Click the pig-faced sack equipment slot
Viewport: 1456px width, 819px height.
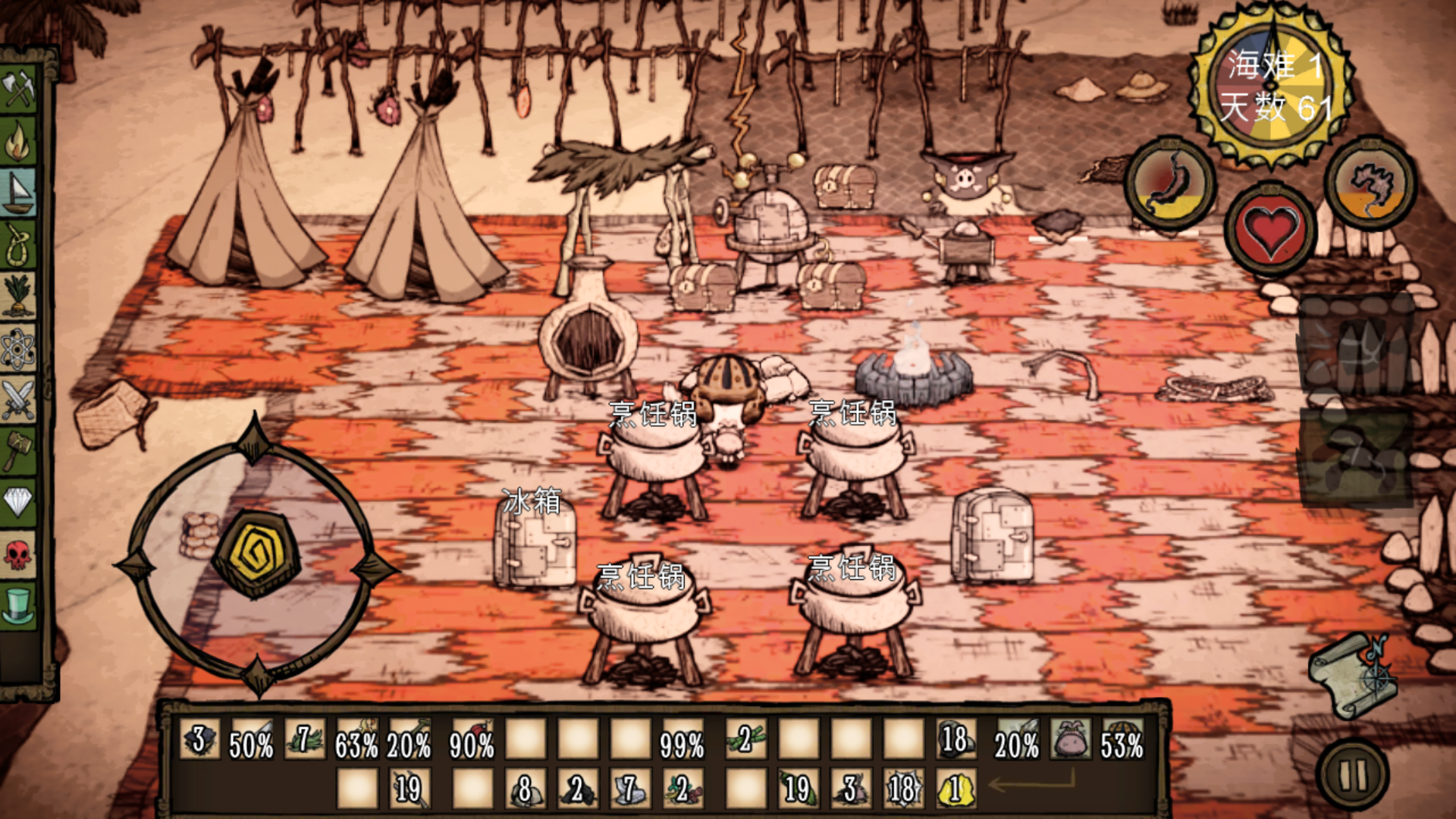1070,739
